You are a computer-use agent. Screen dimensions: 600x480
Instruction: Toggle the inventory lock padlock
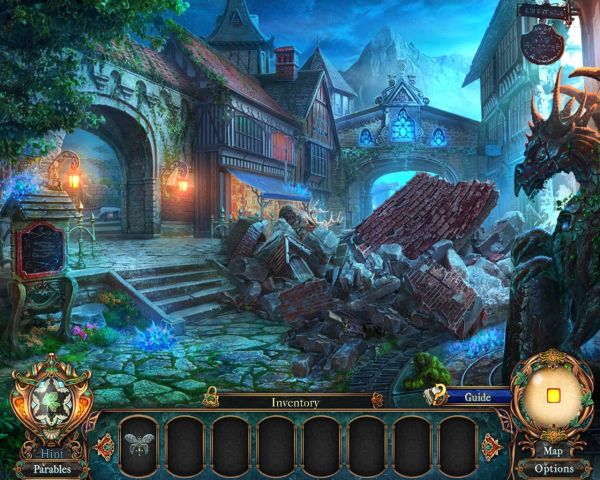tap(210, 402)
